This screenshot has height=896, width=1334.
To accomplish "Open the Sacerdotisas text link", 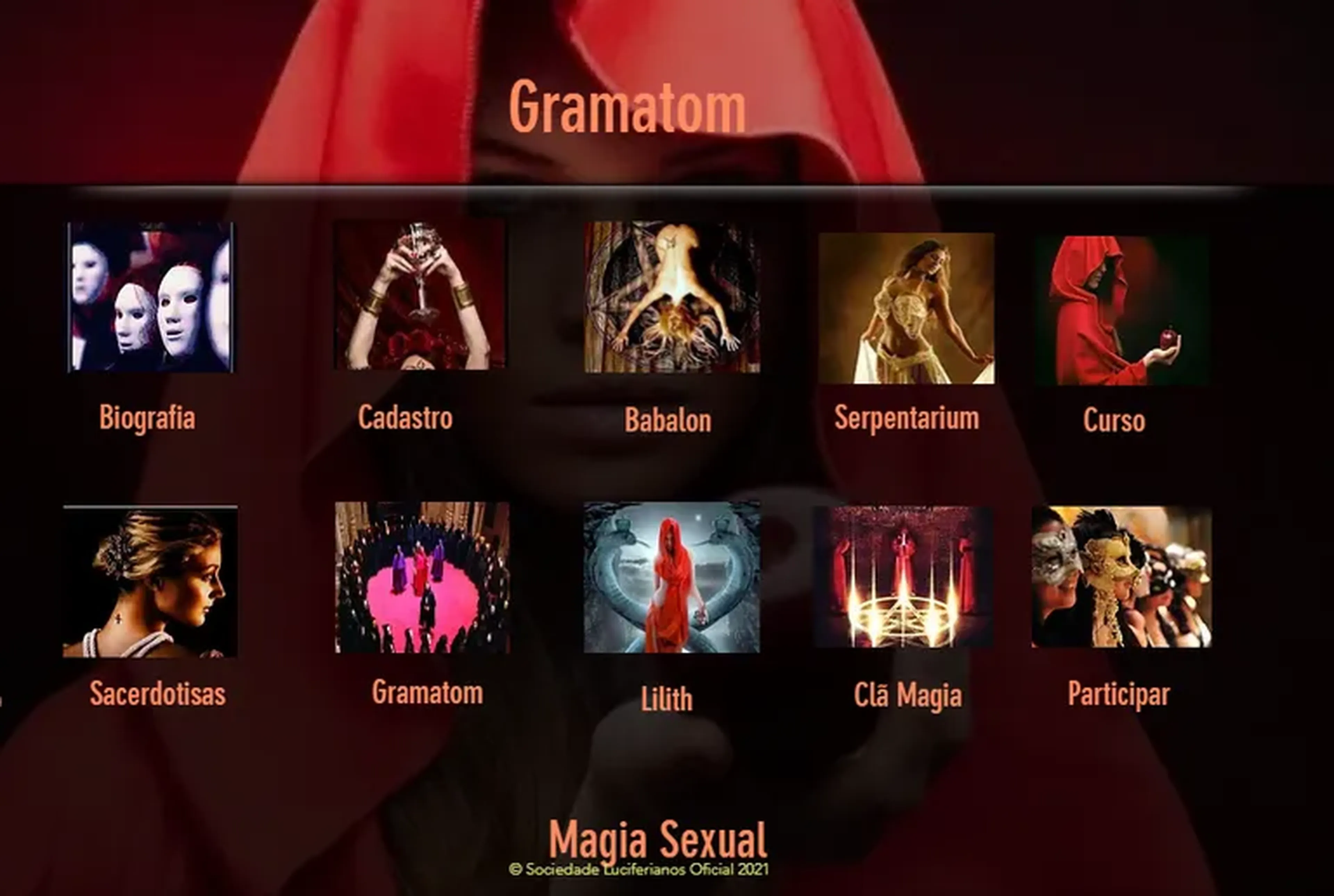I will [x=158, y=694].
